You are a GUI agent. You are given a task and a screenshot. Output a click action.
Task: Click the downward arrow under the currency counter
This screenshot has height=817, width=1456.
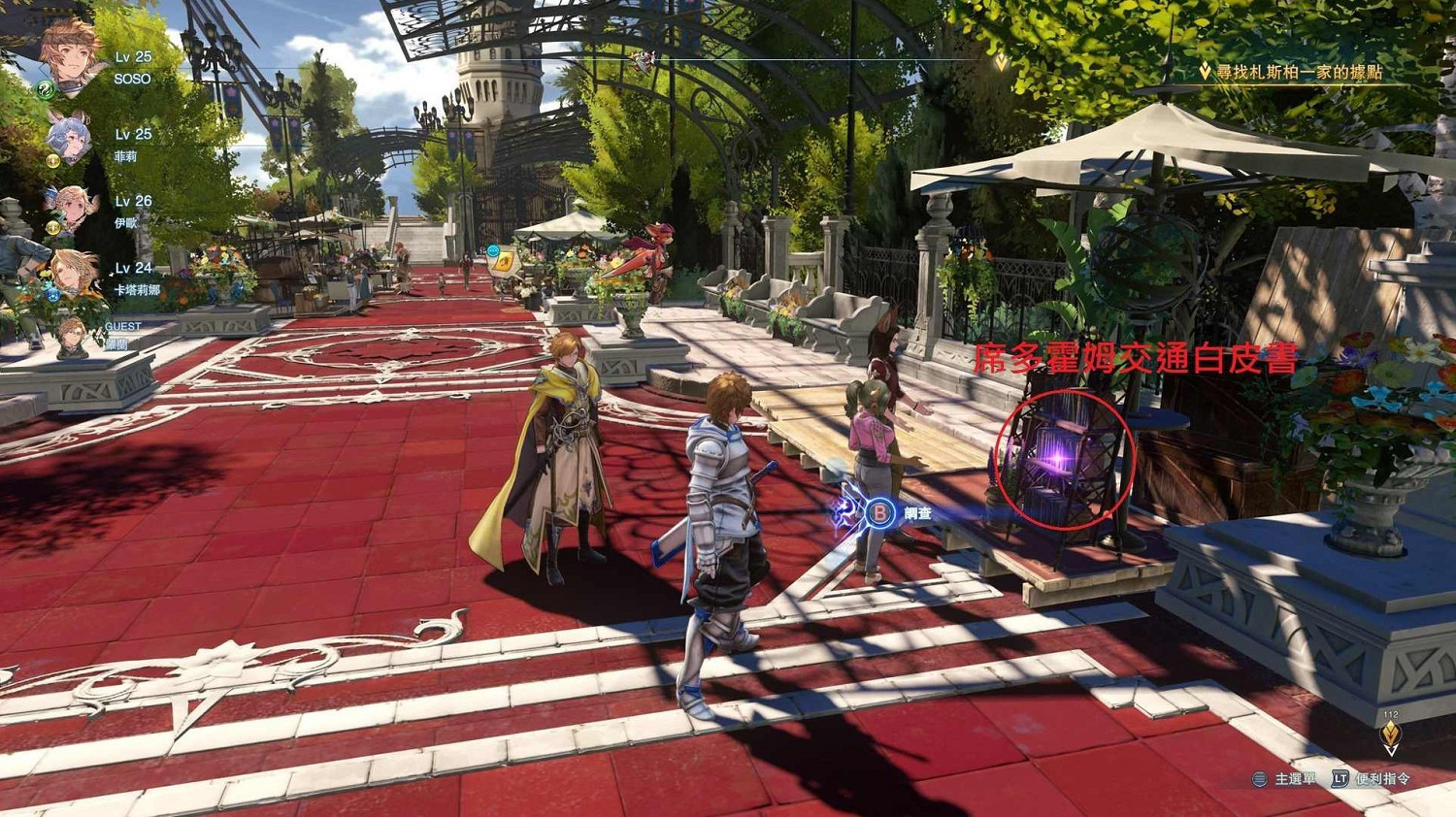1392,750
